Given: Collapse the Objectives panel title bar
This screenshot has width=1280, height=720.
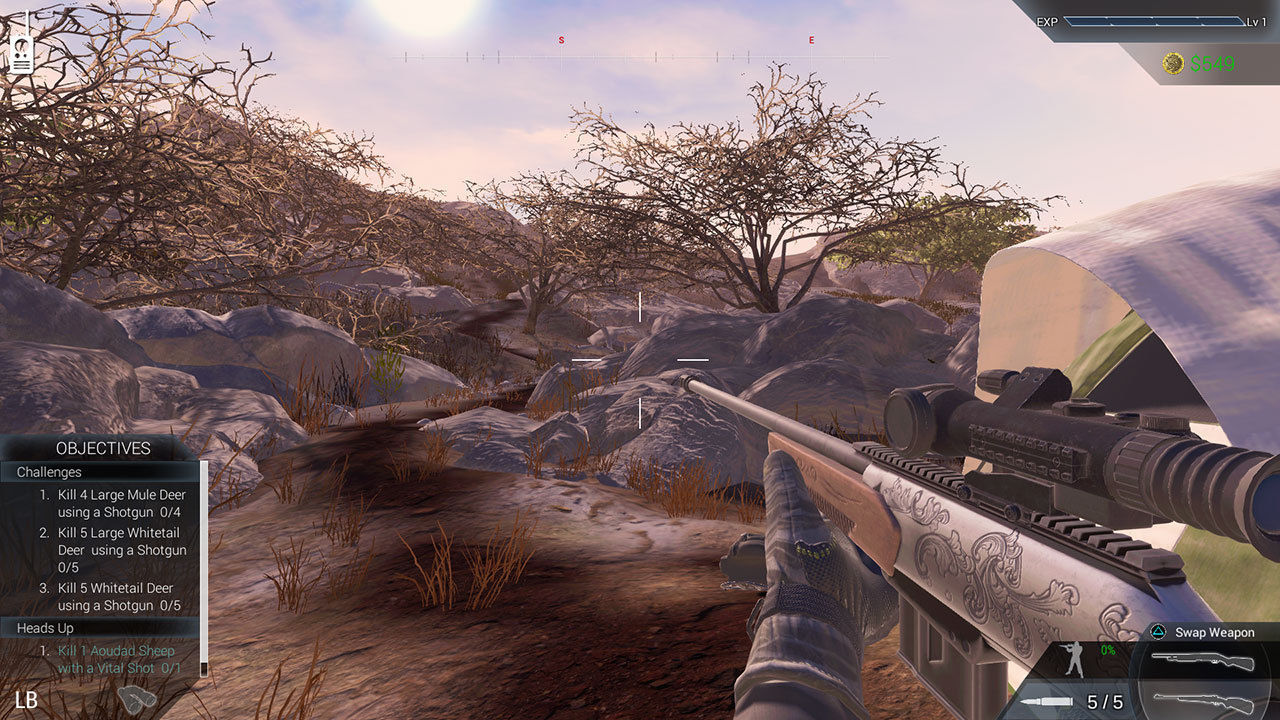Looking at the screenshot, I should (x=105, y=449).
